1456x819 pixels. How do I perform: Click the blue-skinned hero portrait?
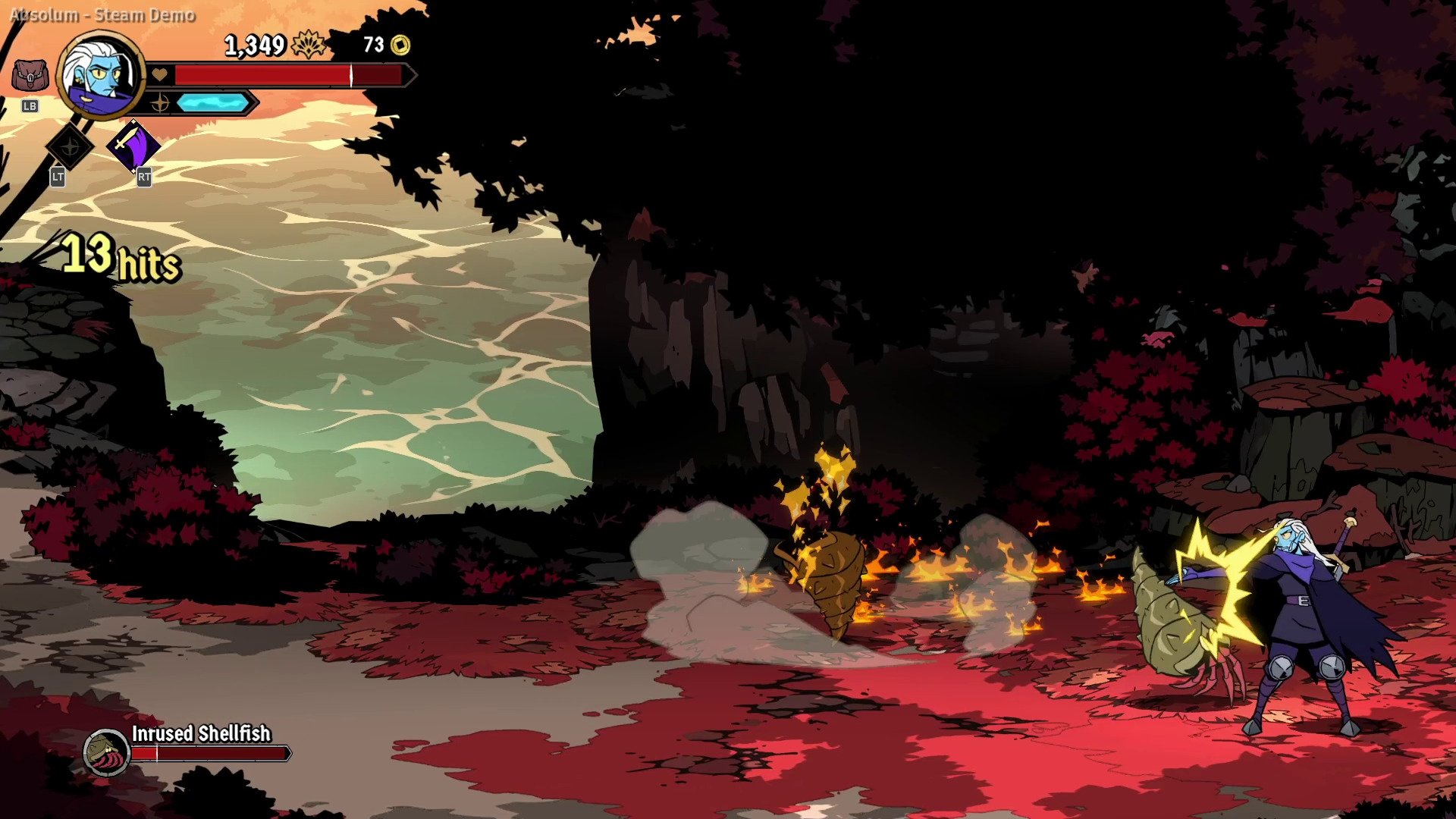point(101,74)
